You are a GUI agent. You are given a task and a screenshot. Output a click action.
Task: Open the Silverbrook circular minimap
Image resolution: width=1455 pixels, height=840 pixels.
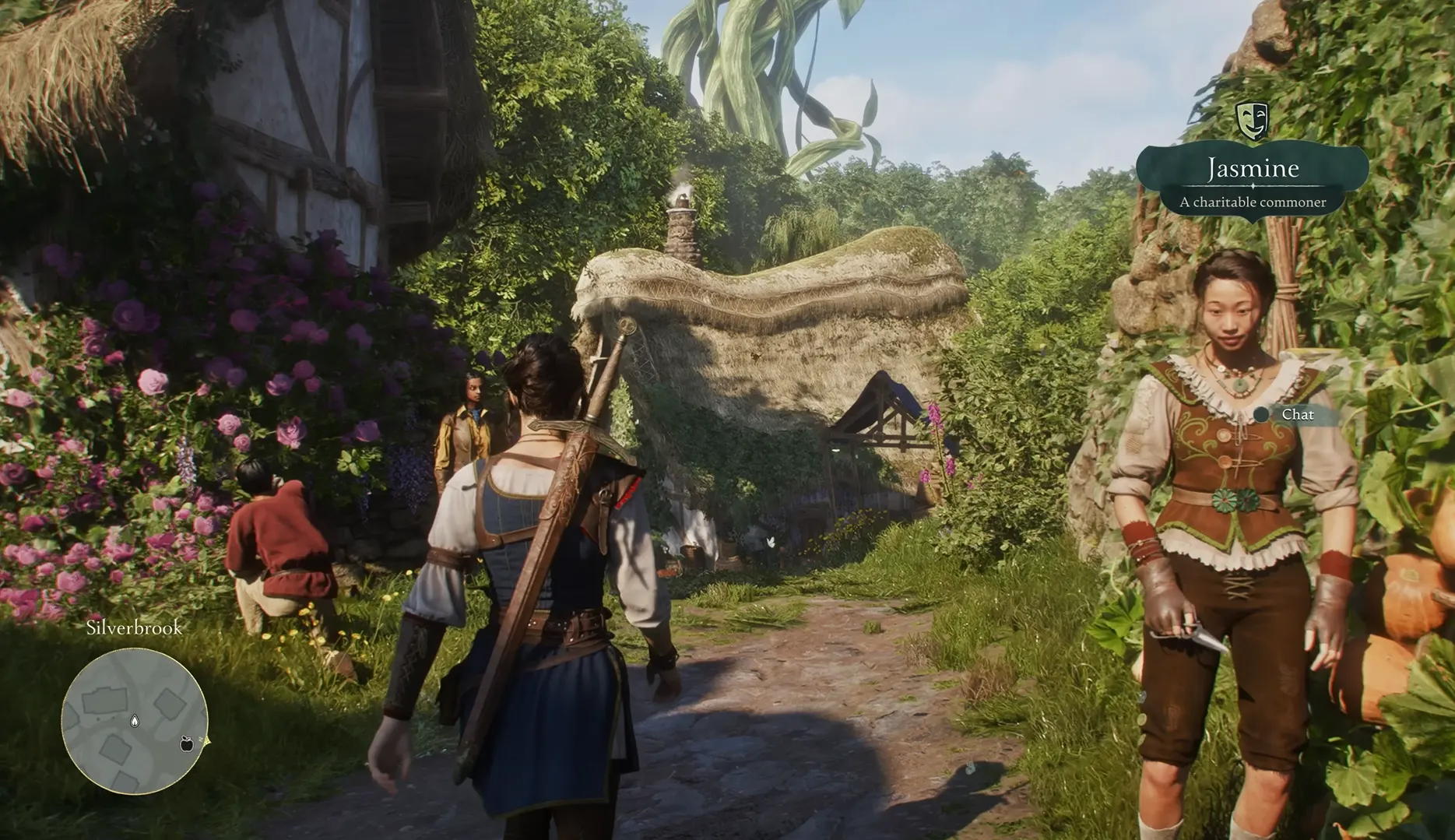[134, 722]
